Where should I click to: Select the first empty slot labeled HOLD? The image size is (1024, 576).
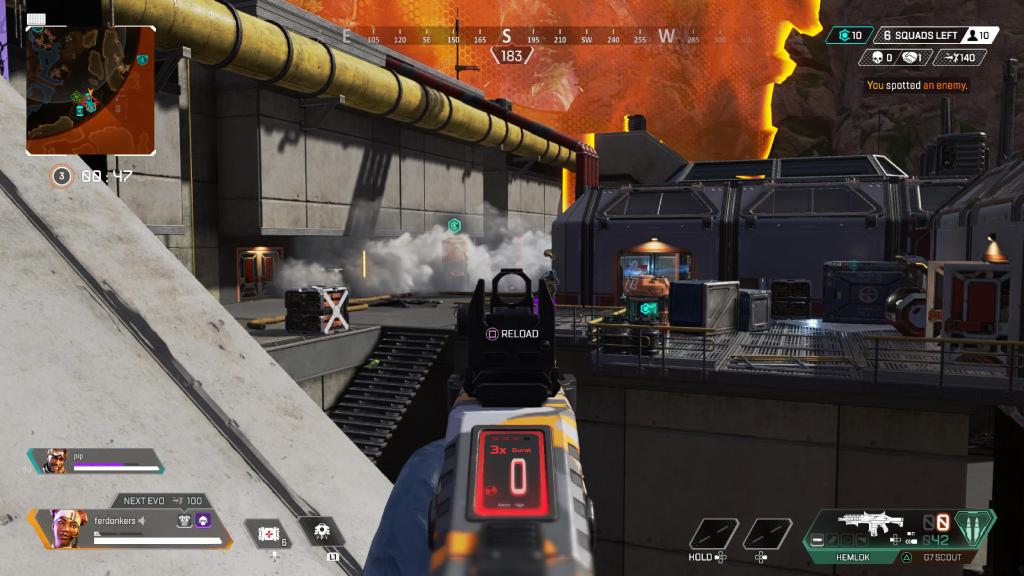point(714,534)
